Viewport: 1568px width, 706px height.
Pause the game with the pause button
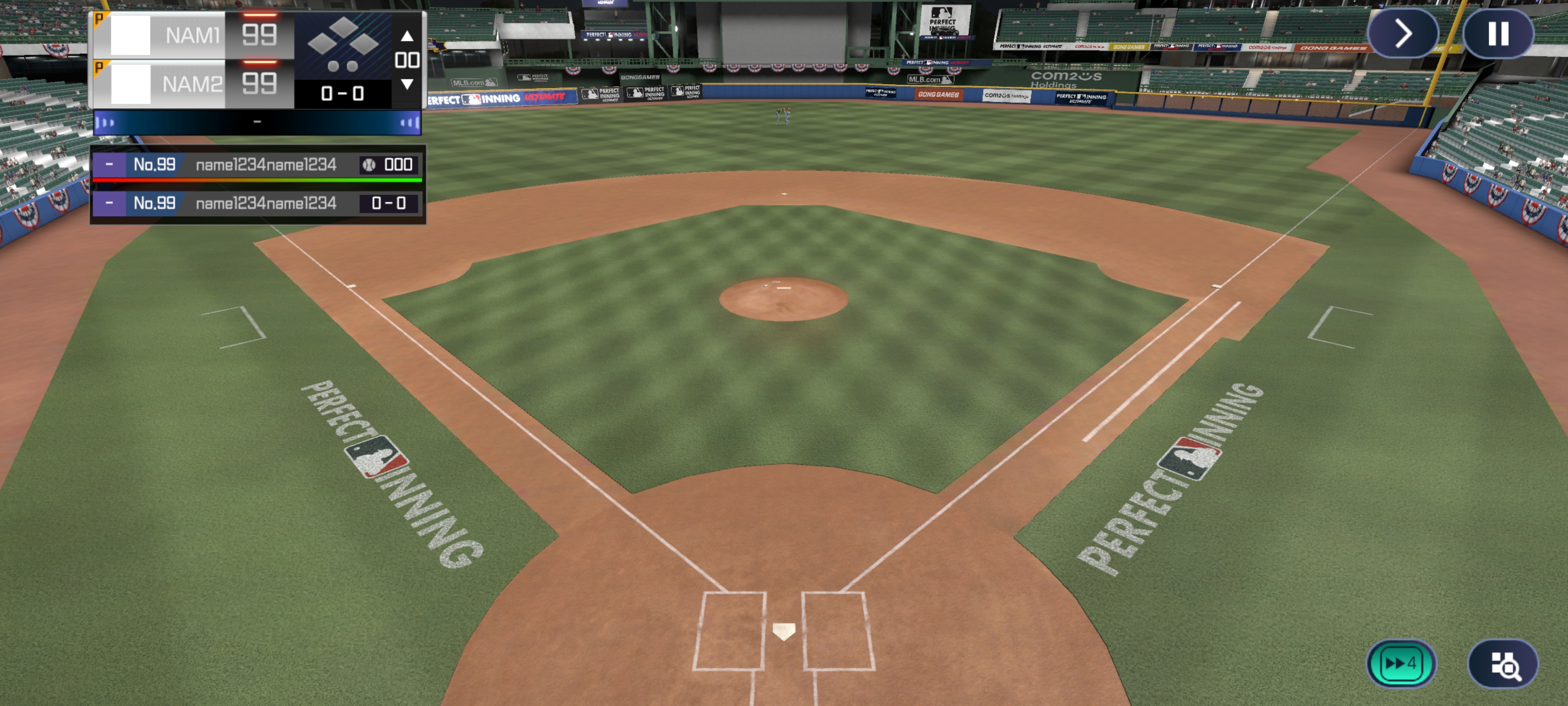click(1498, 34)
